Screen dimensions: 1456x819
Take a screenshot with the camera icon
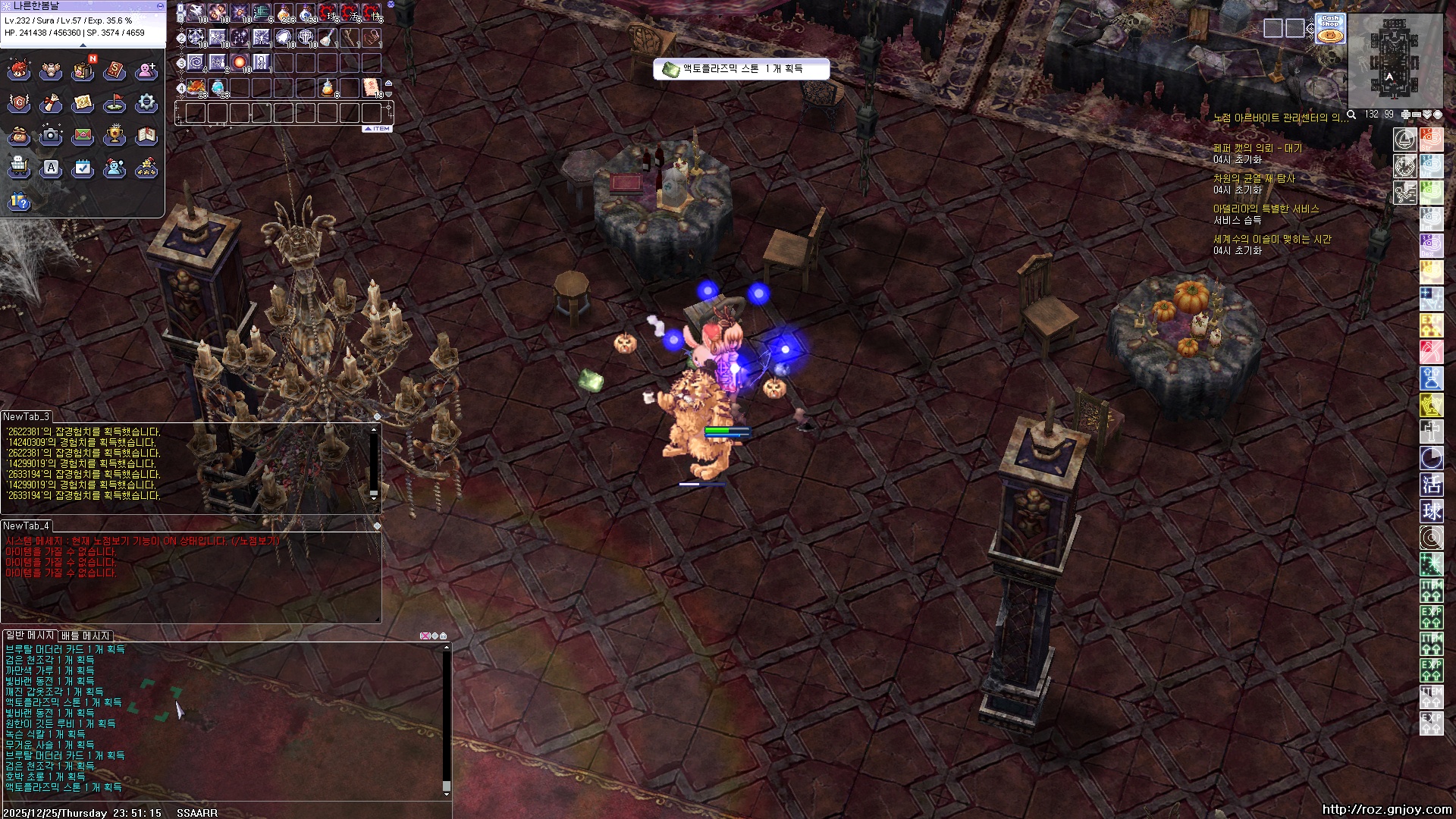click(x=51, y=135)
